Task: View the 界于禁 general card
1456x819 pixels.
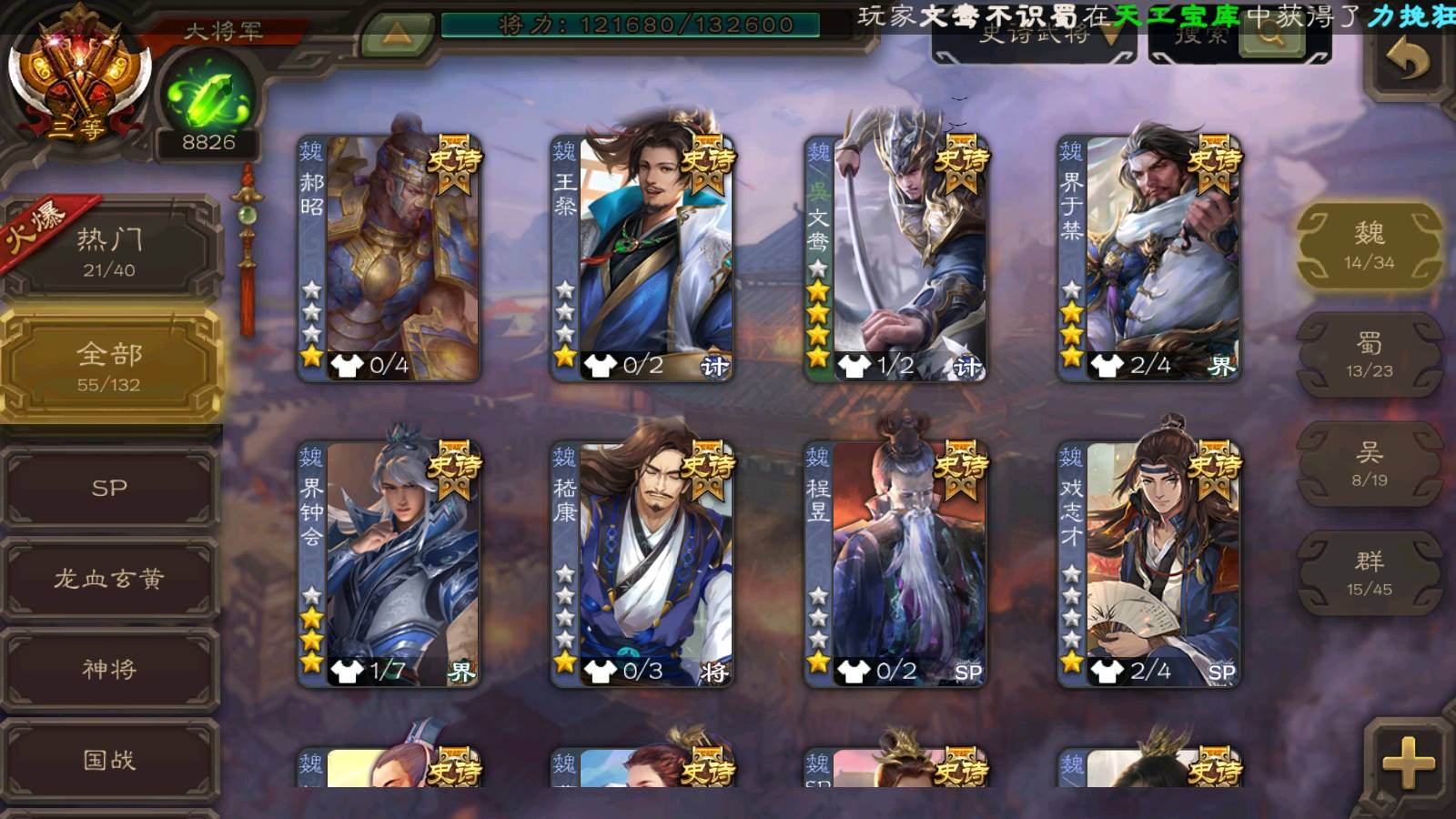Action: (1149, 258)
